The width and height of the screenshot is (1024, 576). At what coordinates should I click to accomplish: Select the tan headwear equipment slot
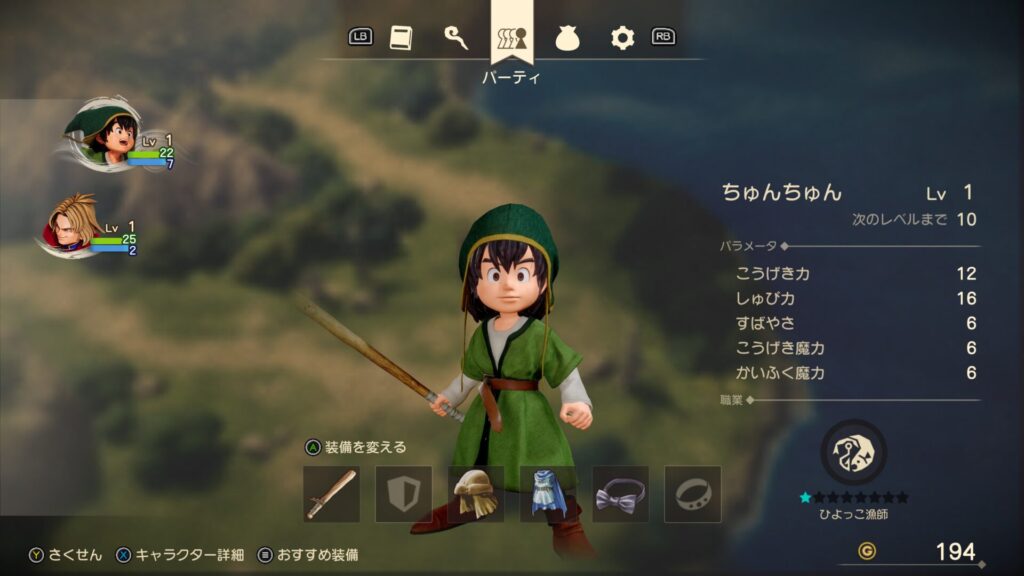pos(475,494)
